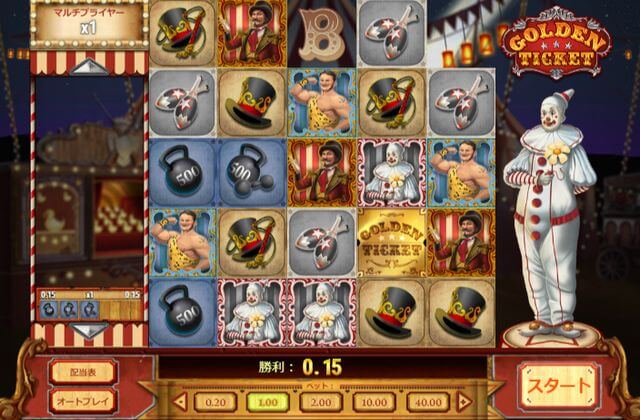The image size is (640, 420).
Task: Click the スタート spin button
Action: point(558,385)
